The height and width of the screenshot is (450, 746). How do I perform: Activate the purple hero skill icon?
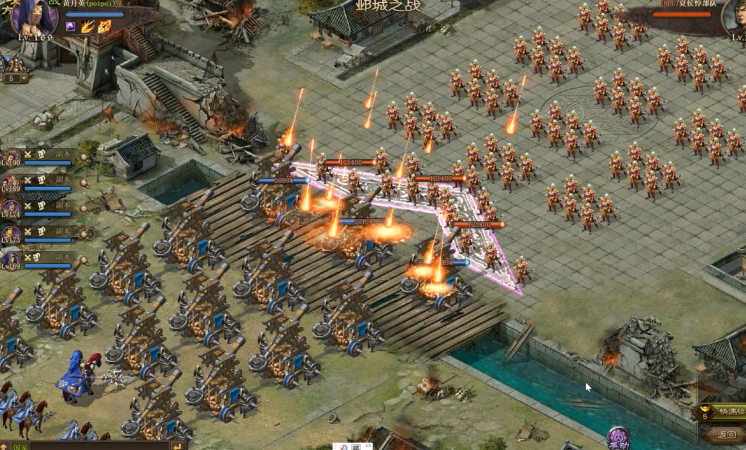71,26
